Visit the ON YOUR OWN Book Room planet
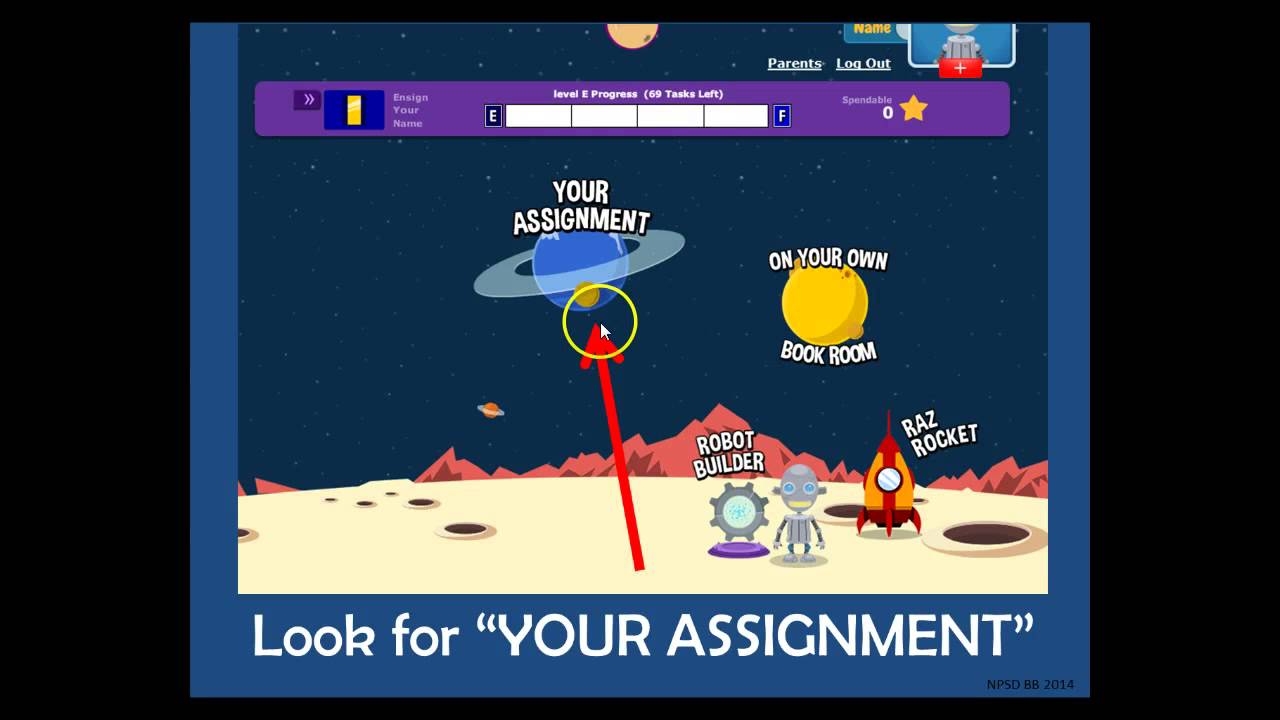 coord(825,305)
